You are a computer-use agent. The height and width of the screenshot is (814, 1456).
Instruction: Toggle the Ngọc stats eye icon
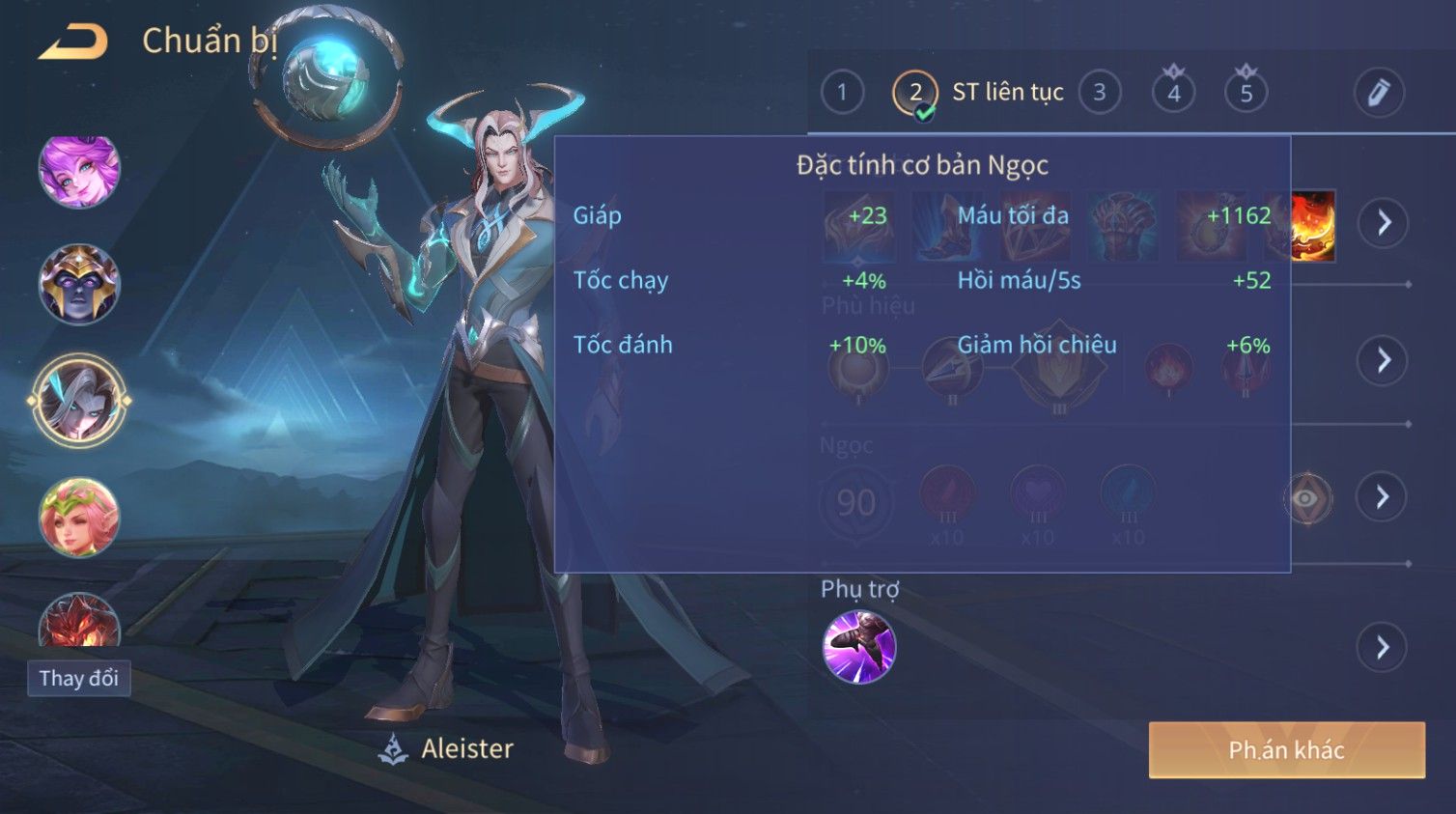[x=1306, y=498]
